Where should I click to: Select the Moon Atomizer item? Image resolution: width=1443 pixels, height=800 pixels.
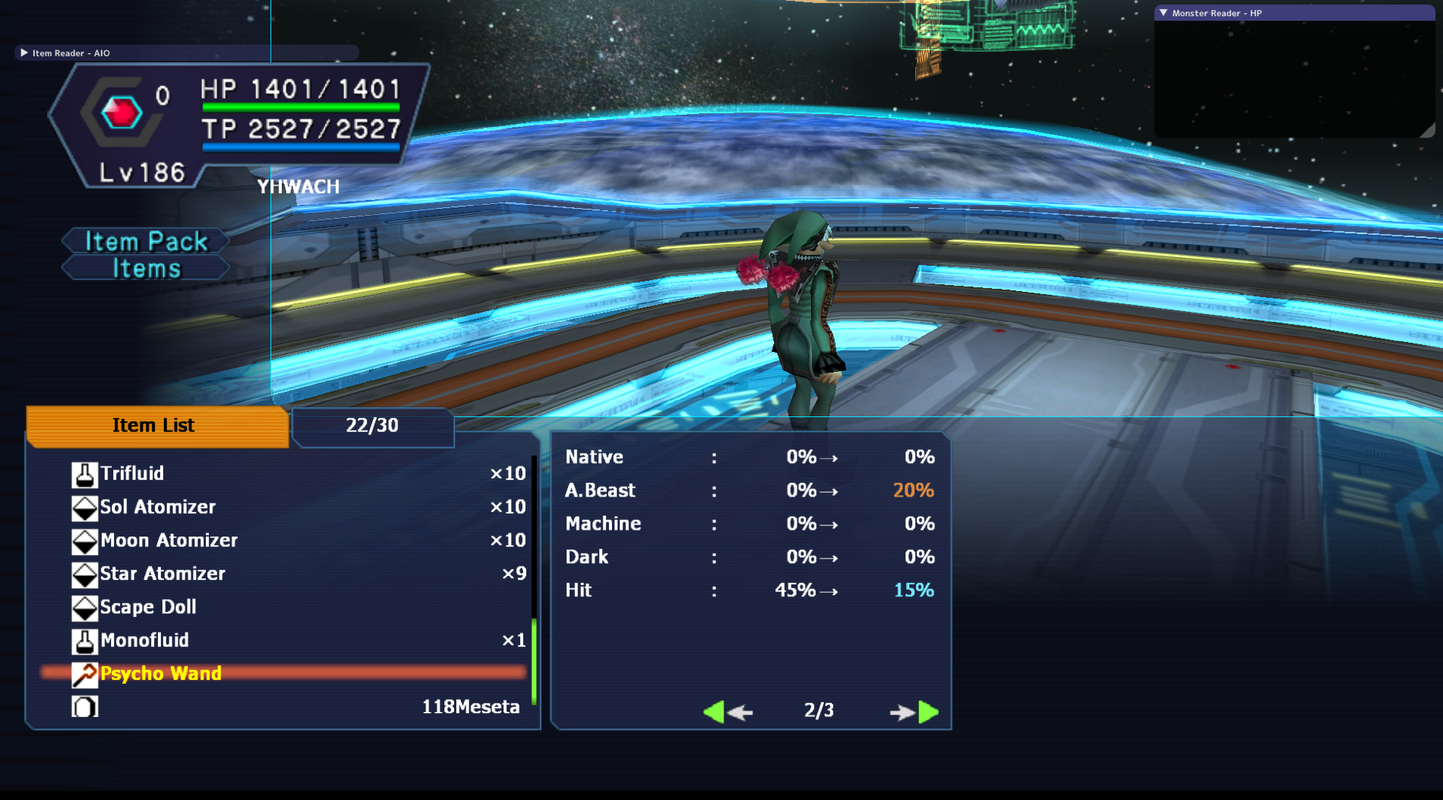coord(168,541)
